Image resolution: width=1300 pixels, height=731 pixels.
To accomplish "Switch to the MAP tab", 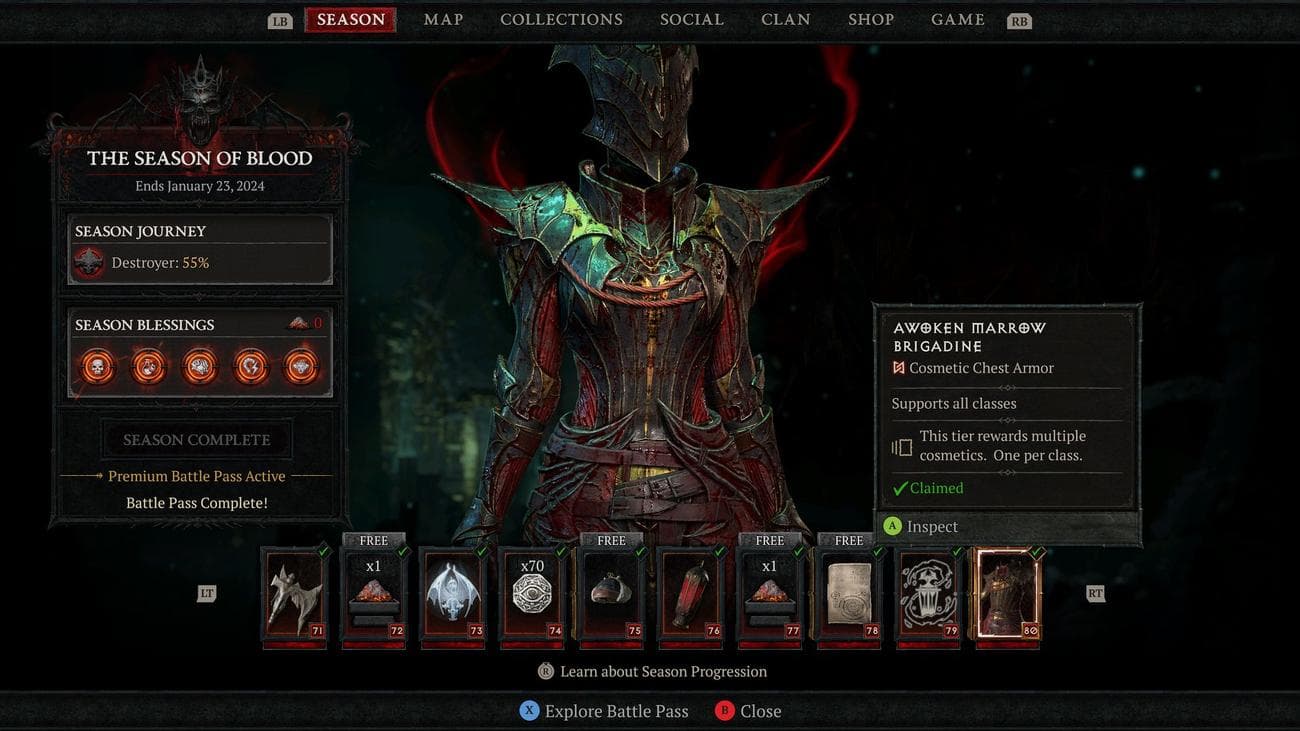I will click(442, 18).
